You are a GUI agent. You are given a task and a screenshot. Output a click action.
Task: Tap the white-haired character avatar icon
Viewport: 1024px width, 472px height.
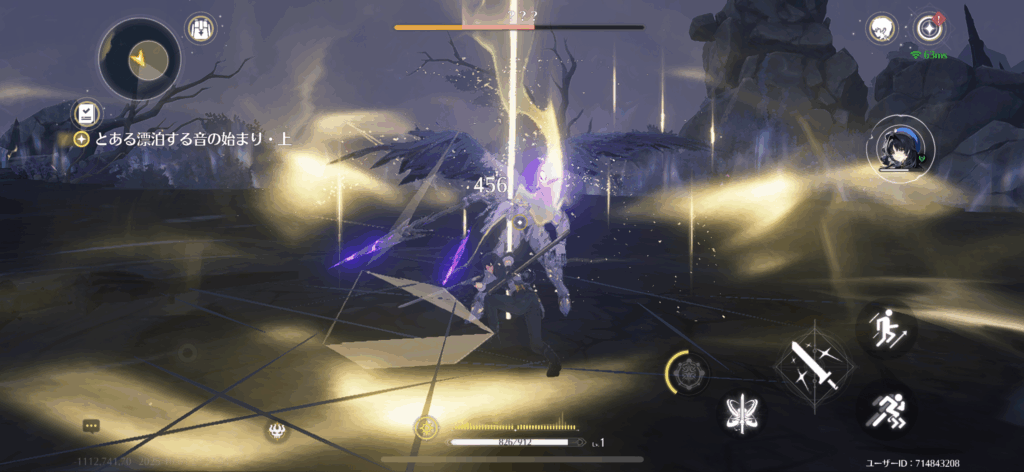pyautogui.click(x=881, y=26)
